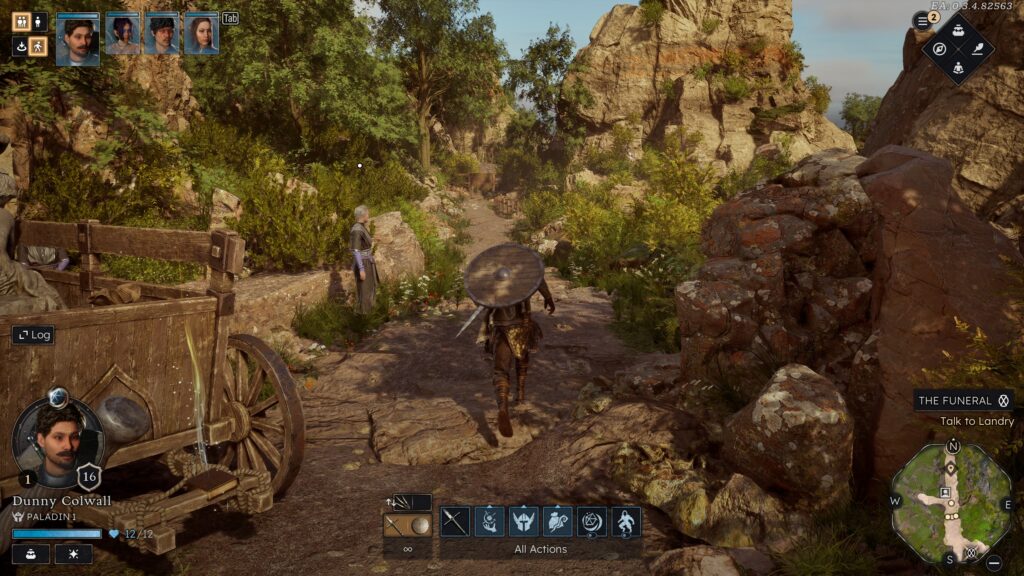1024x576 pixels.
Task: Toggle group movement mode icon
Action: pos(20,21)
